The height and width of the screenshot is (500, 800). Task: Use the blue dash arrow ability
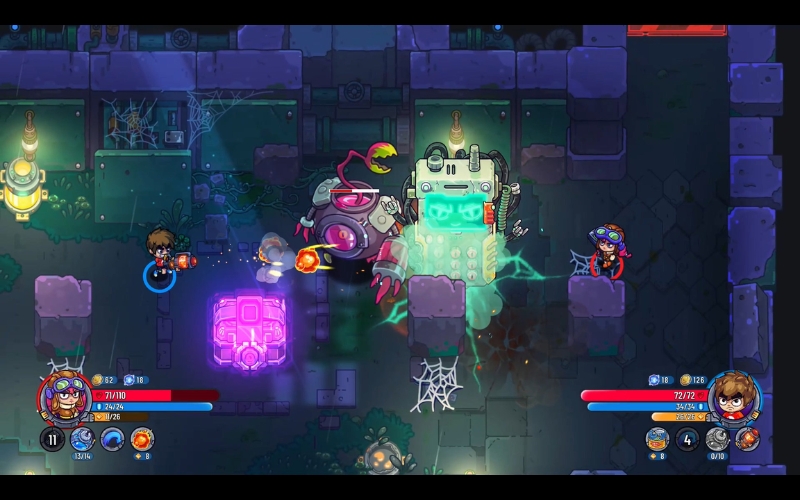tap(113, 438)
